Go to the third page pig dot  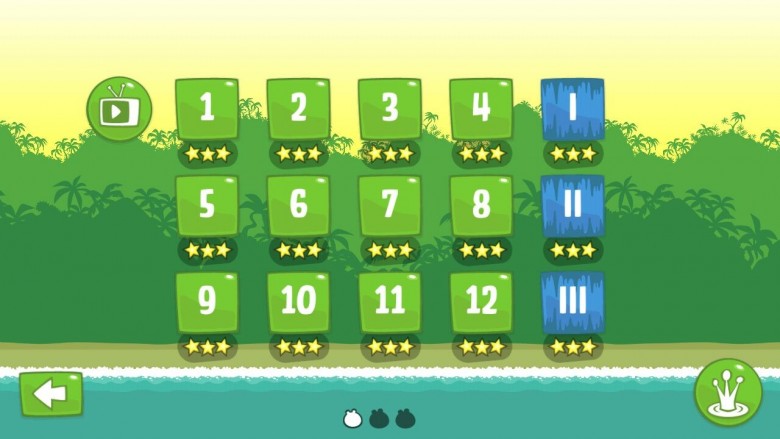click(x=405, y=418)
